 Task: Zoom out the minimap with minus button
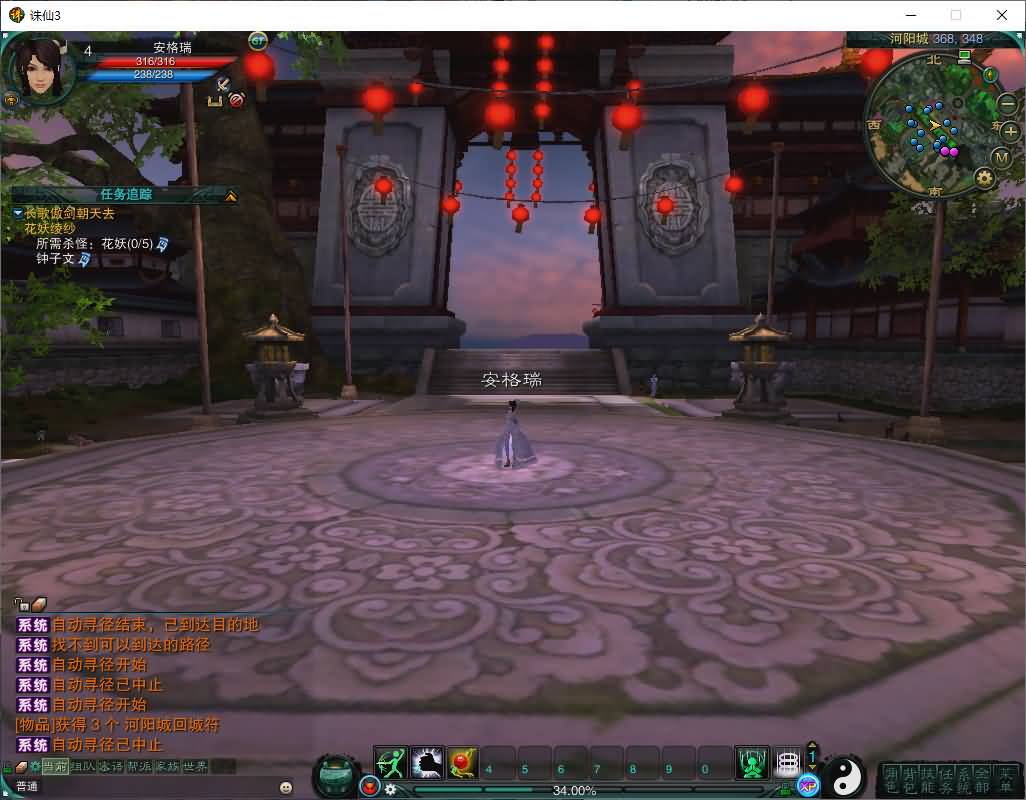pos(1007,103)
